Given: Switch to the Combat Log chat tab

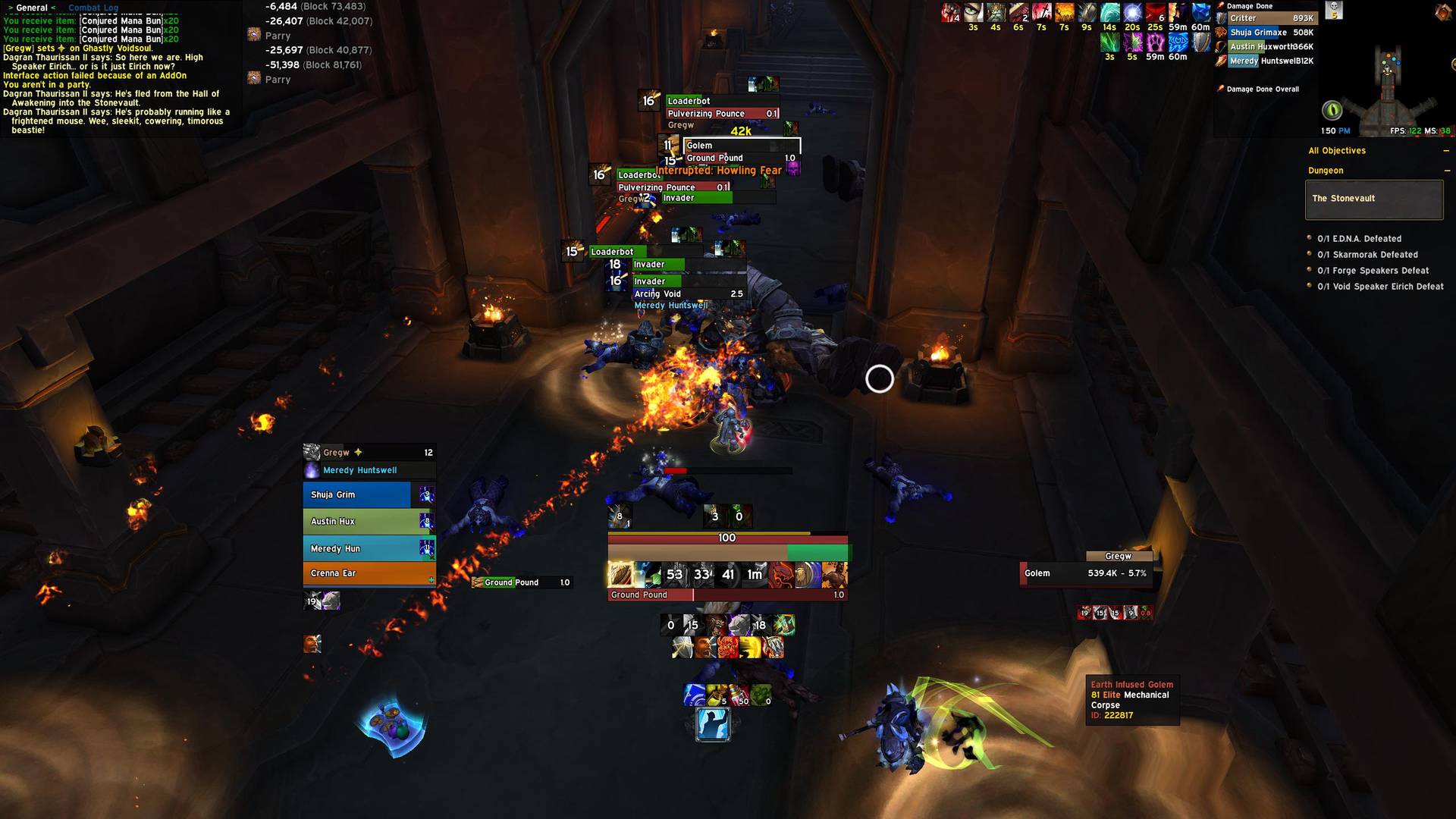Looking at the screenshot, I should tap(93, 8).
